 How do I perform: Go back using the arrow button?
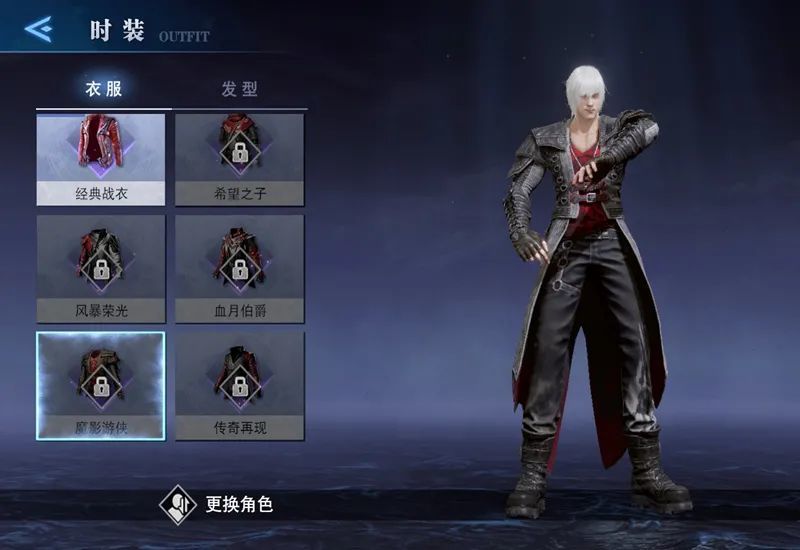pyautogui.click(x=38, y=29)
